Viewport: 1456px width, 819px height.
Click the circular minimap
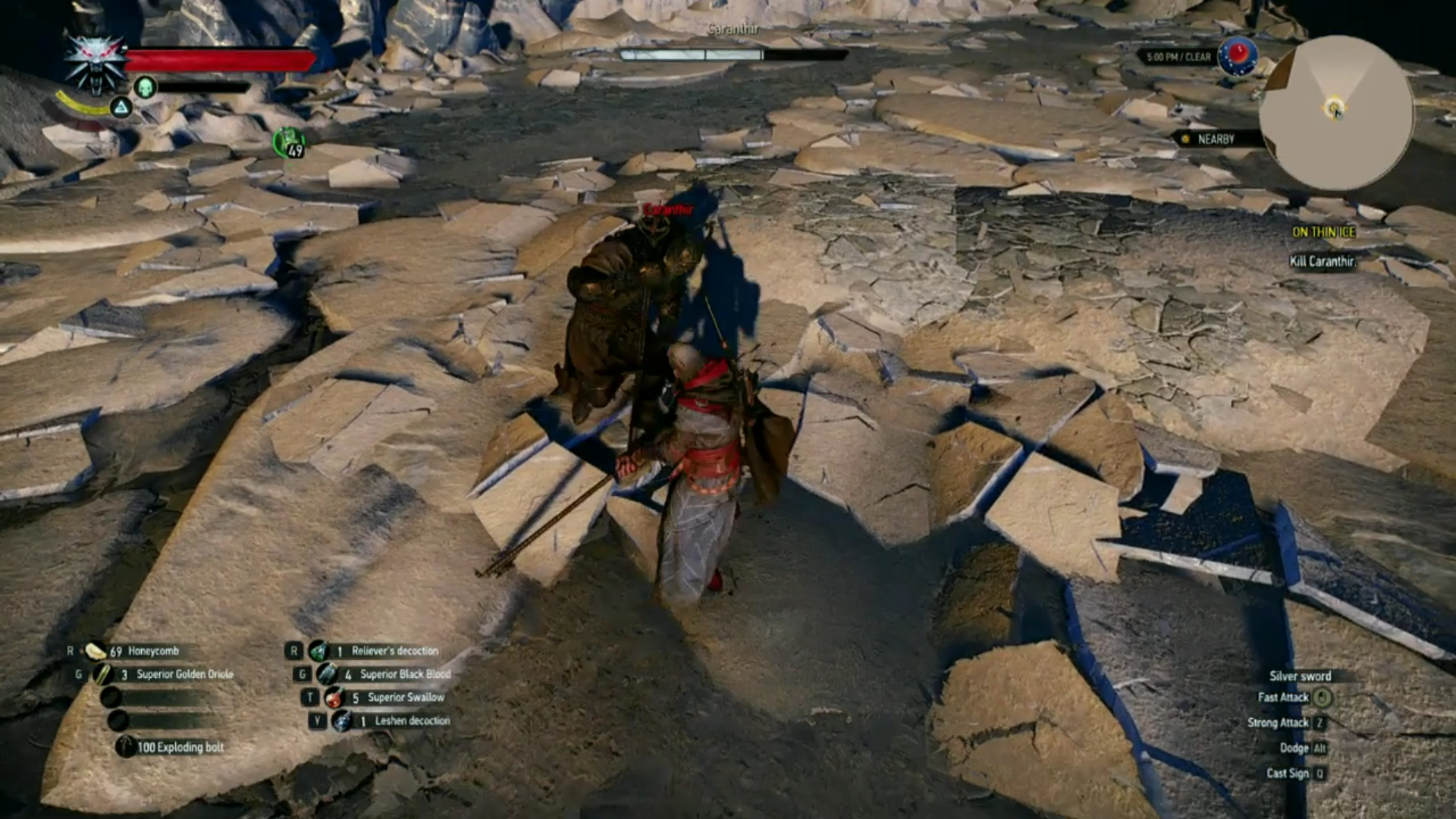tap(1336, 112)
